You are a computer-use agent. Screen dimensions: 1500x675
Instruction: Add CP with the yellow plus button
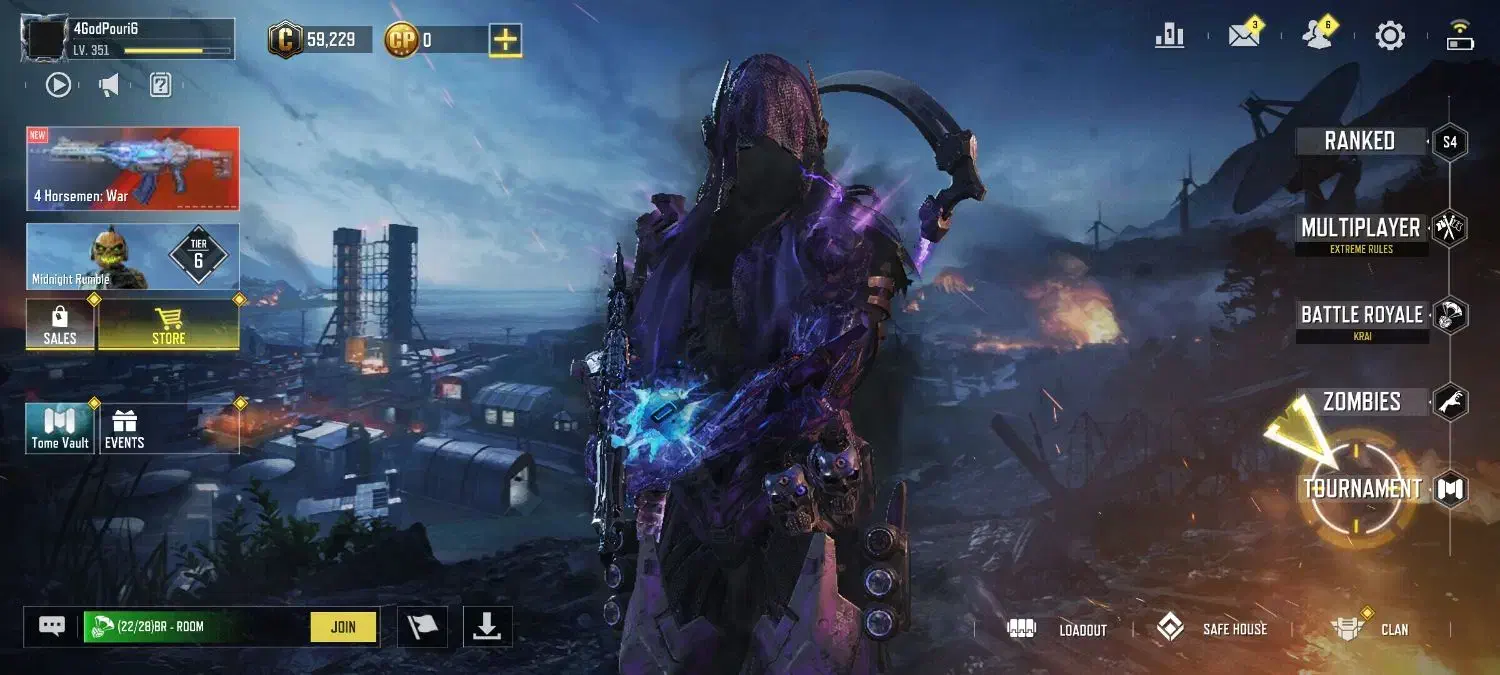click(506, 40)
